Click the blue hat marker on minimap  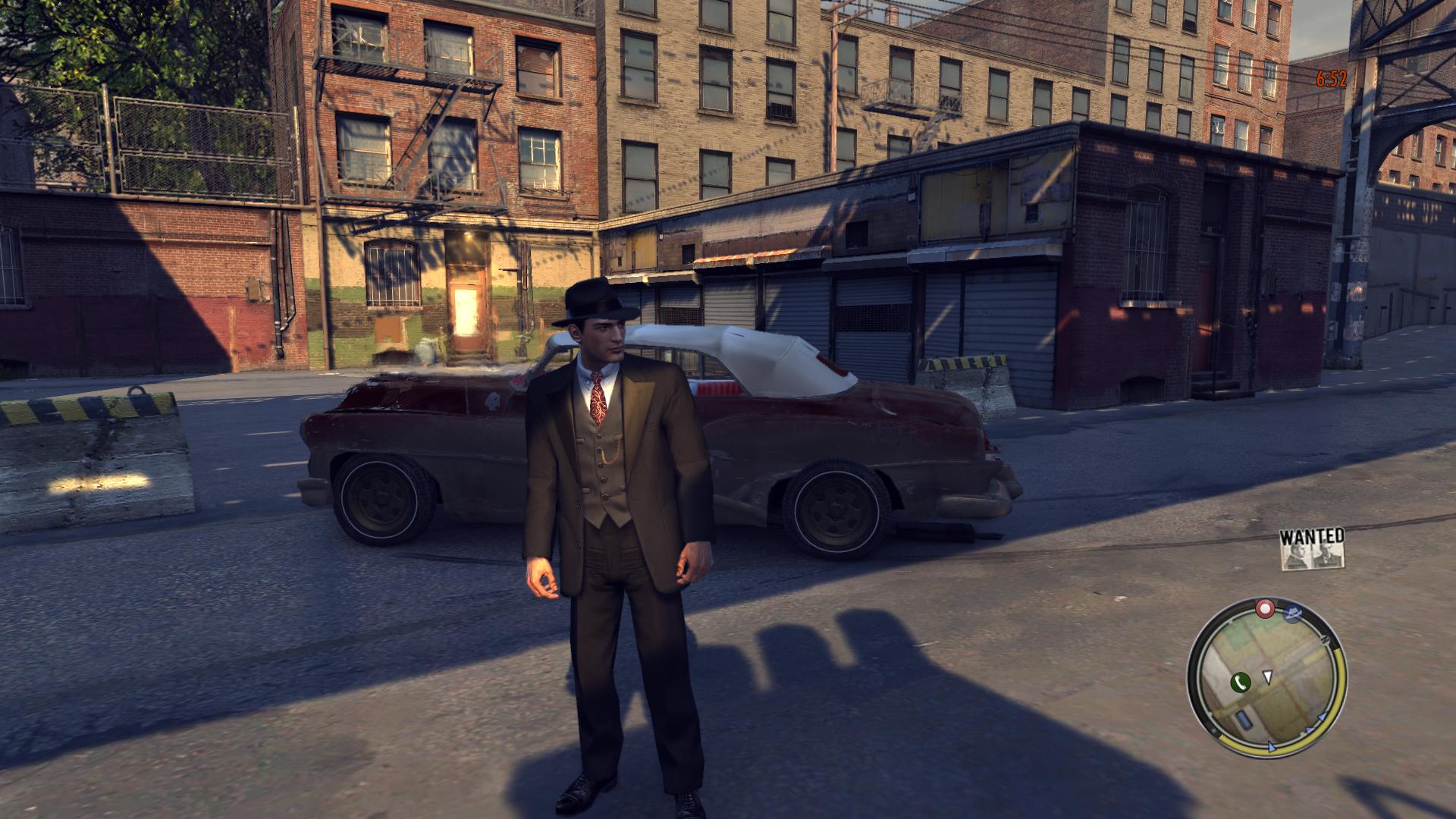click(x=1294, y=611)
